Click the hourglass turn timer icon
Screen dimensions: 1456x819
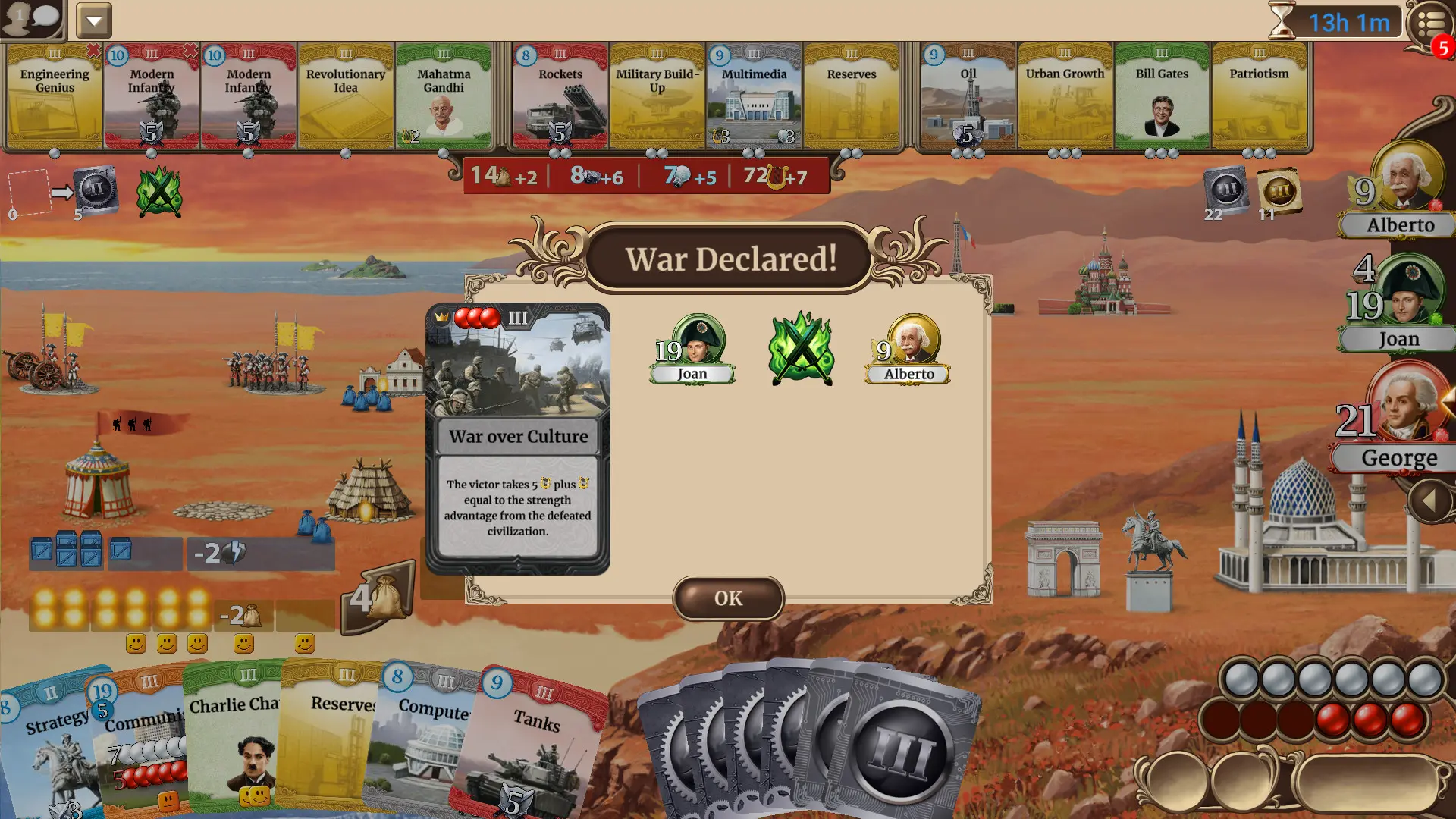tap(1282, 22)
